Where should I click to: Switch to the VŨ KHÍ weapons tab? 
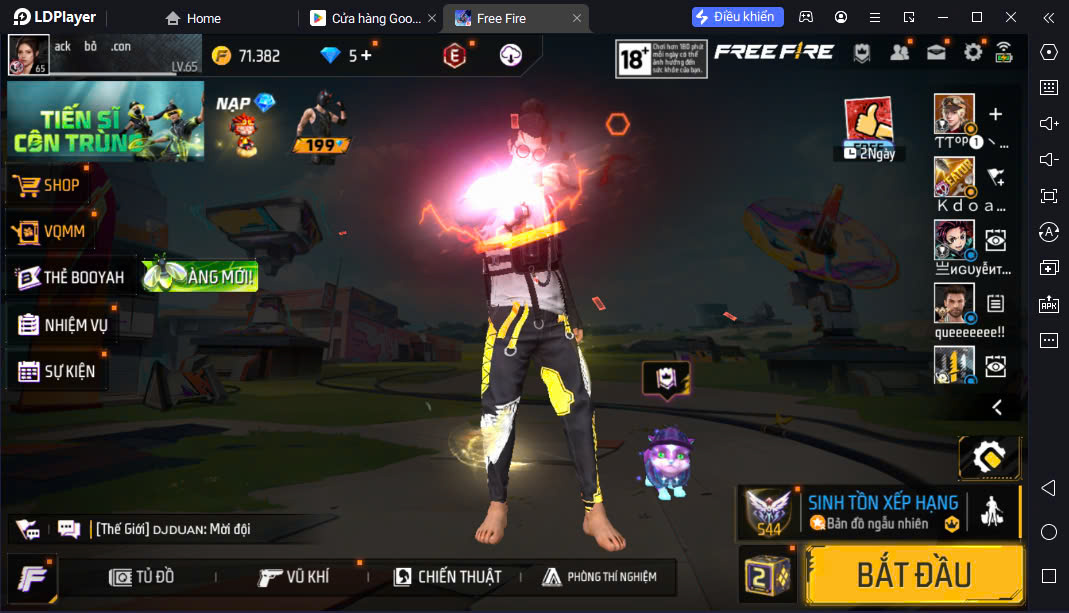294,577
